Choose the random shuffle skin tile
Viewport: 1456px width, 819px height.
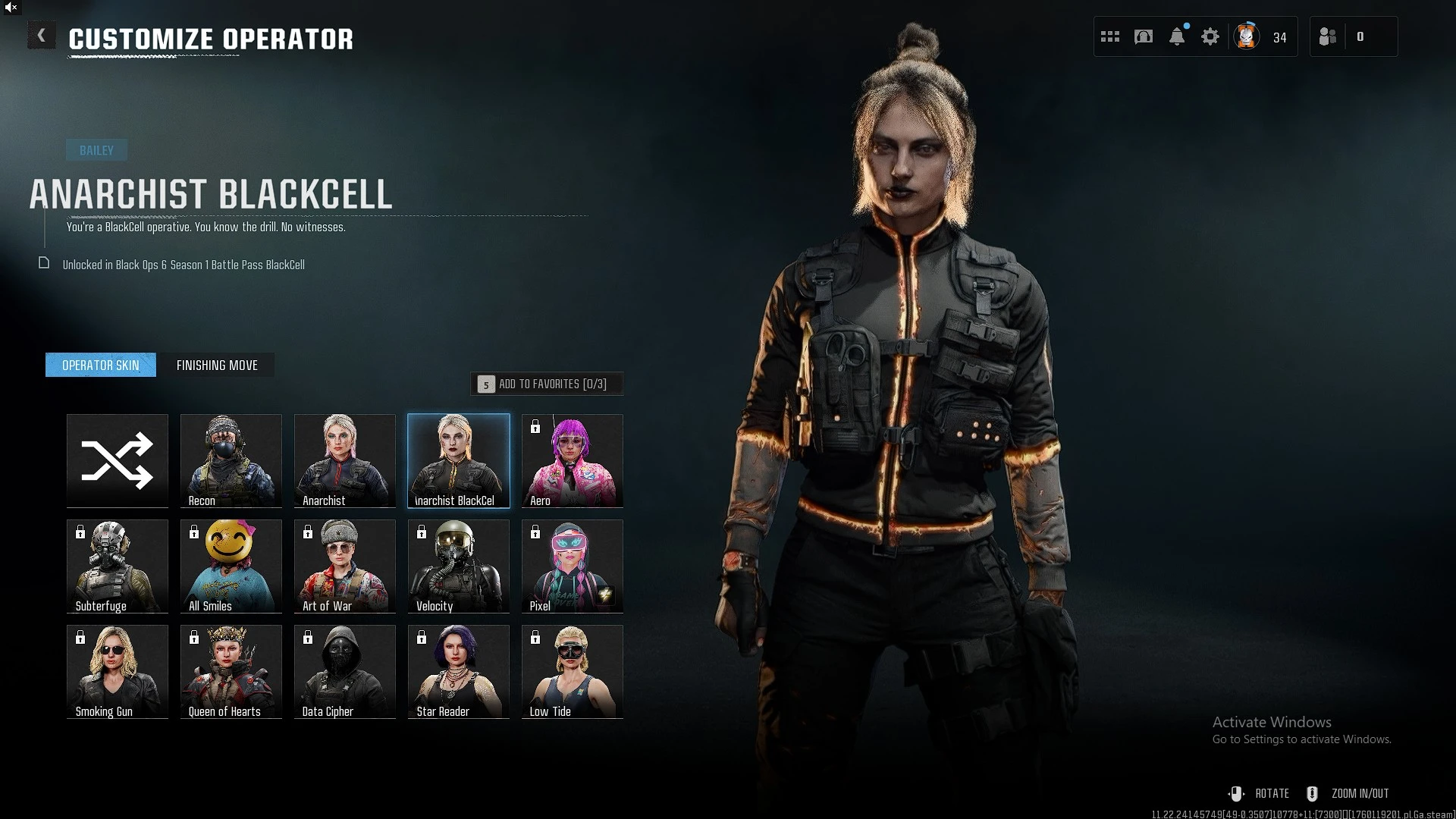118,460
